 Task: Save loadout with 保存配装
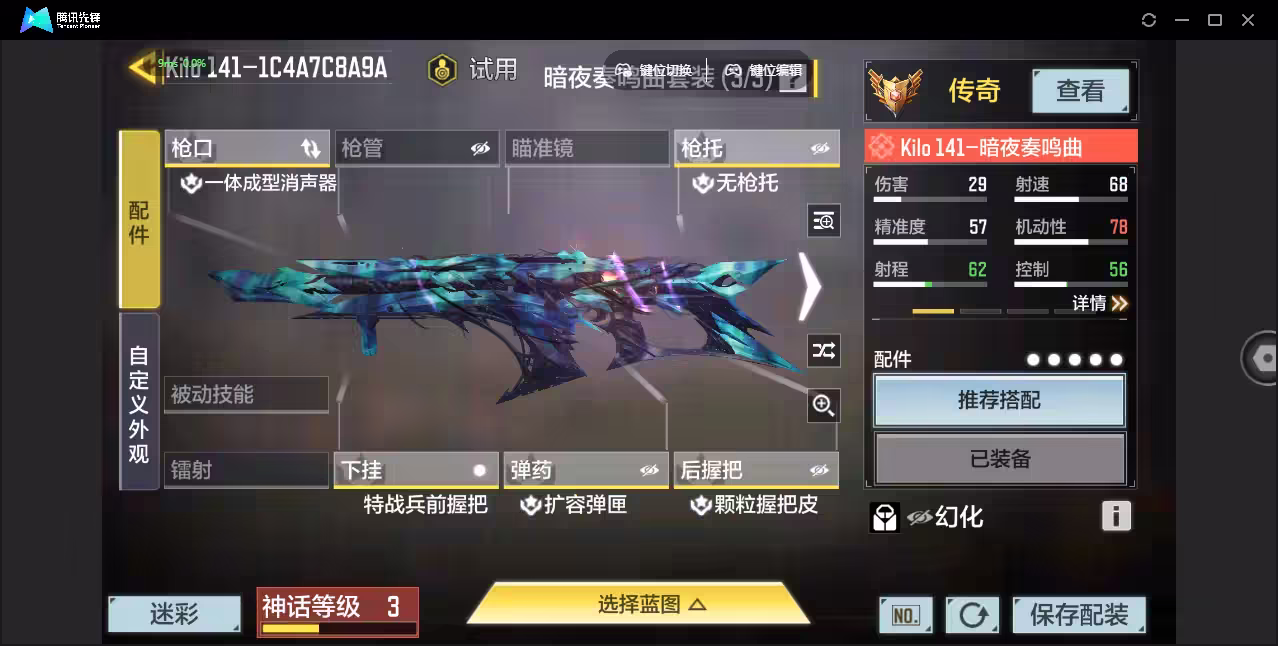click(x=1079, y=615)
